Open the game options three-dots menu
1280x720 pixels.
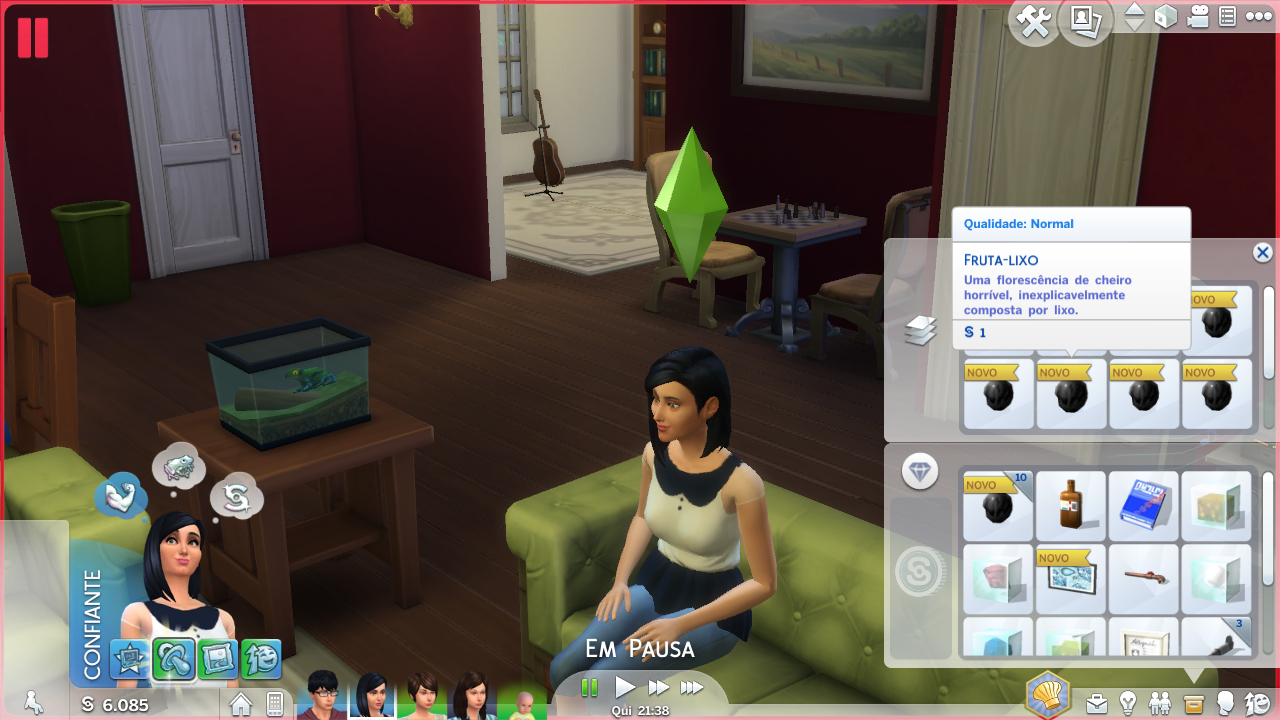(1256, 17)
